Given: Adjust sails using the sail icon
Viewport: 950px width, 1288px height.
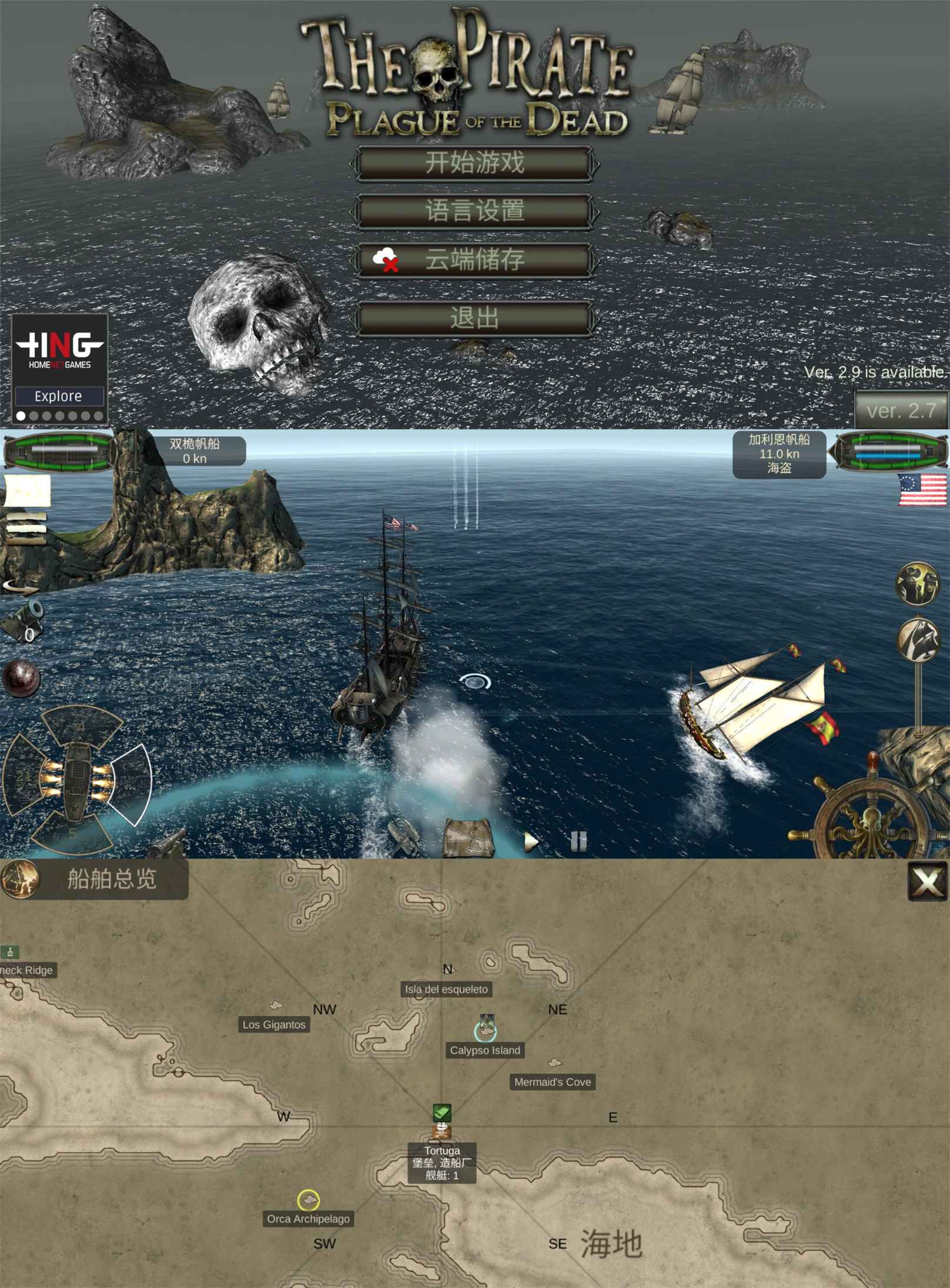Looking at the screenshot, I should pyautogui.click(x=918, y=639).
